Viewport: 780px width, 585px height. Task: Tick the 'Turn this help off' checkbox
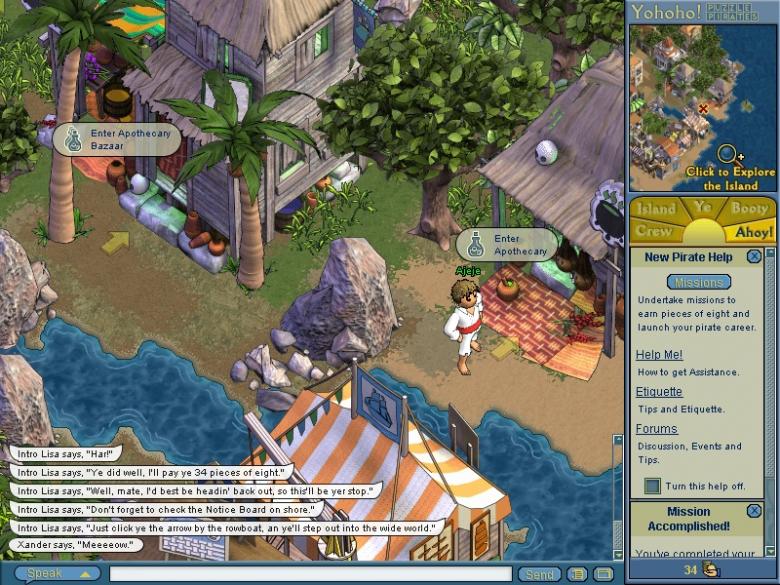click(x=653, y=486)
